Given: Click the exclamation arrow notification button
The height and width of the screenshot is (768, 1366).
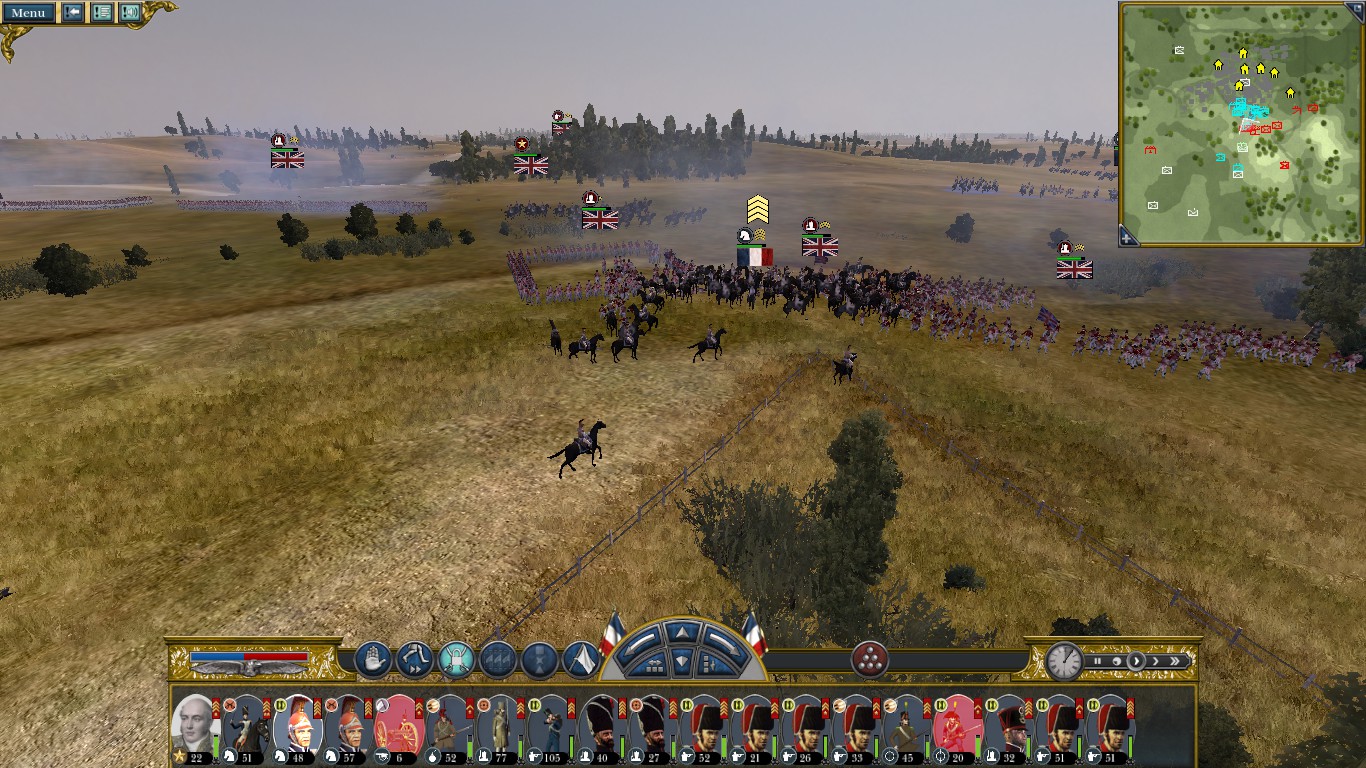Looking at the screenshot, I should point(73,13).
